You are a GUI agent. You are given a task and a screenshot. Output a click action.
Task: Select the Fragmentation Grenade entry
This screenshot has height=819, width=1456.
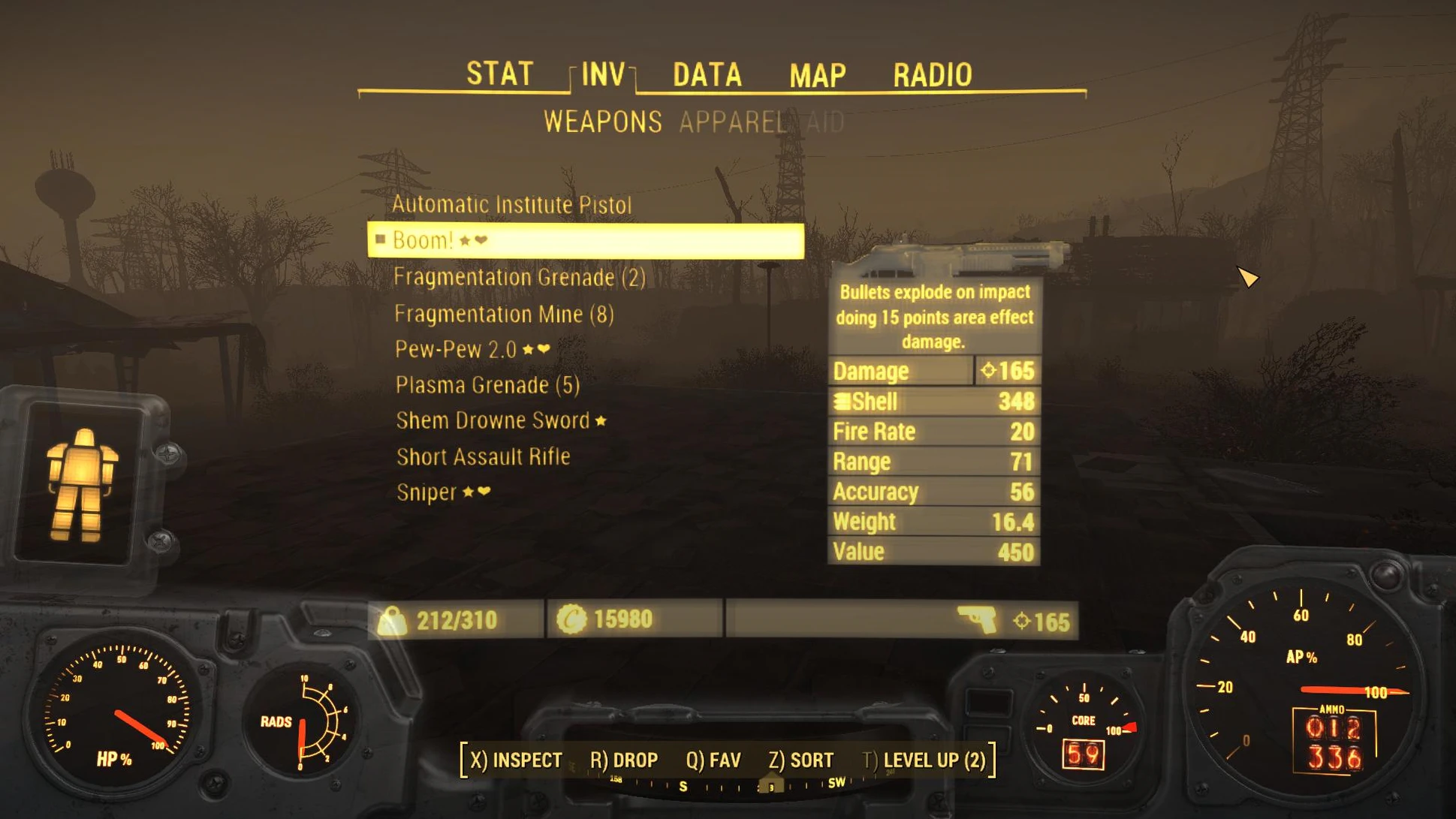(x=519, y=277)
